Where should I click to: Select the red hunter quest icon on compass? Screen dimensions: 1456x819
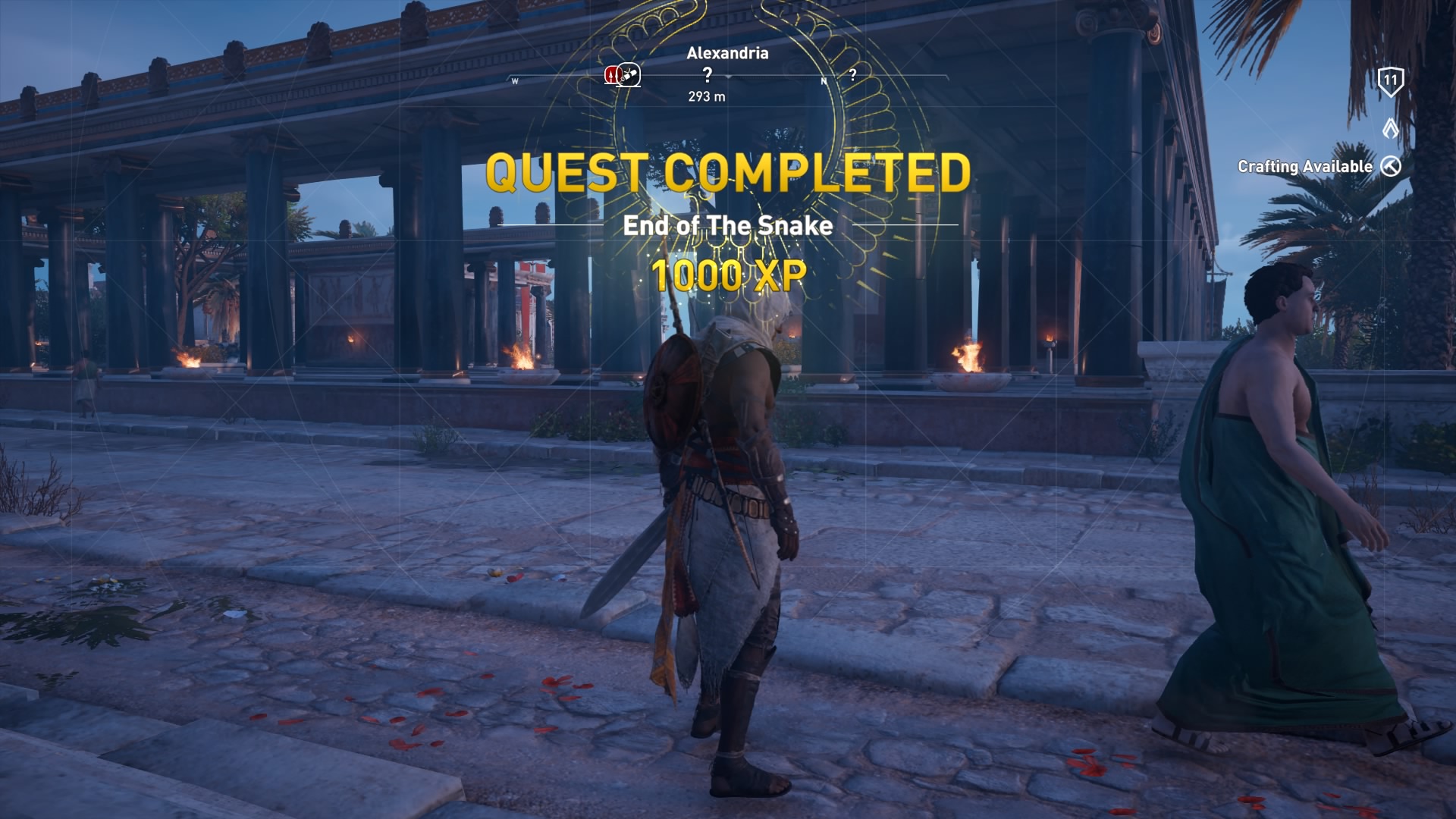(x=611, y=74)
